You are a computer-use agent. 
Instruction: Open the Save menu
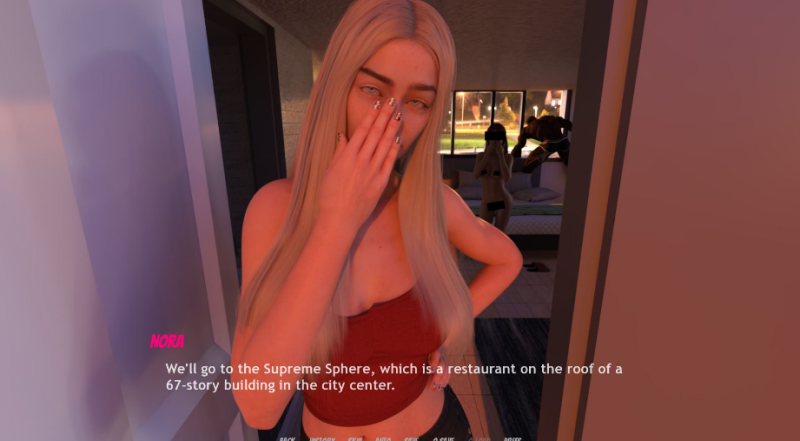coord(411,438)
